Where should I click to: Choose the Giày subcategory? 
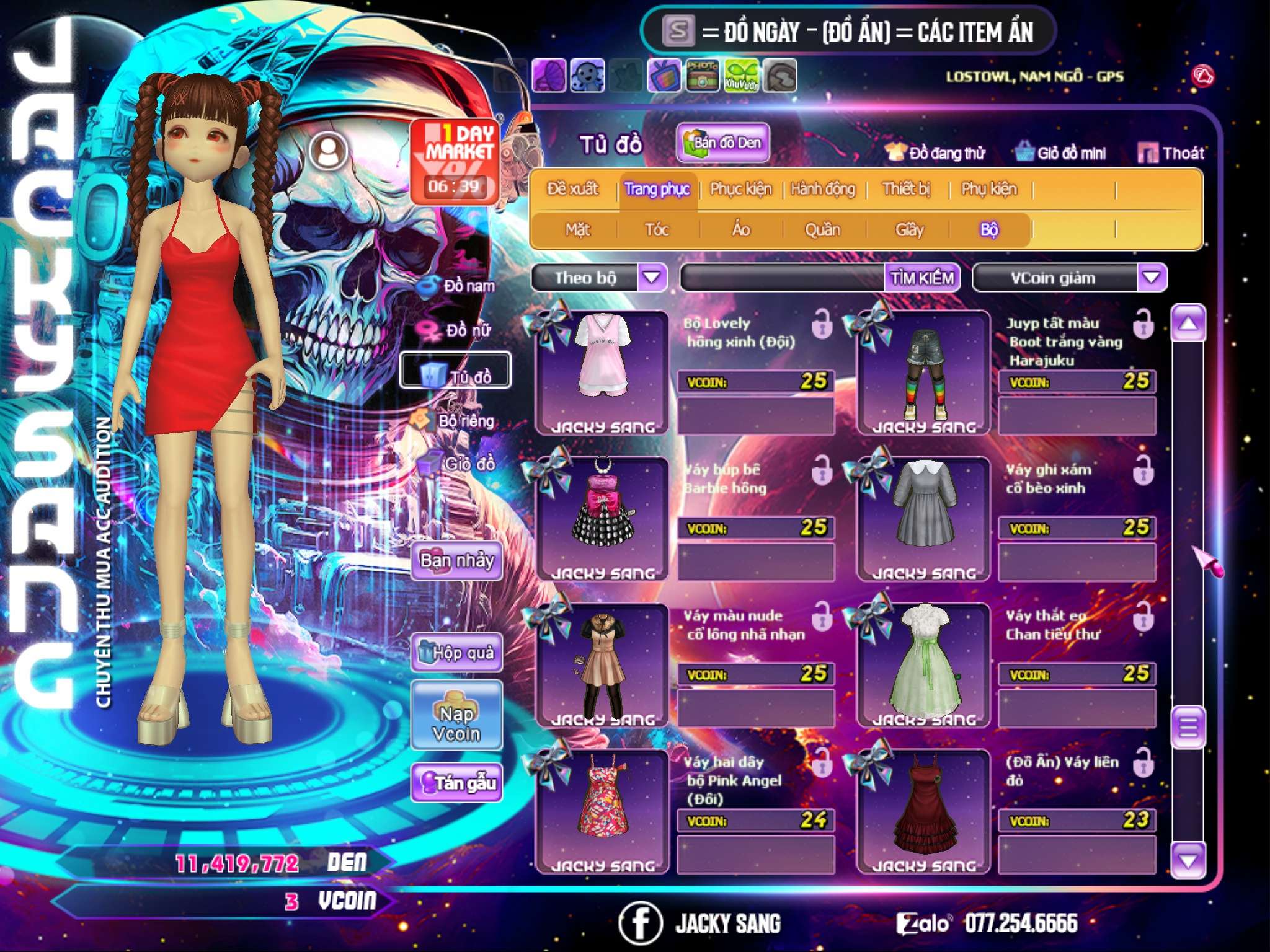[909, 230]
